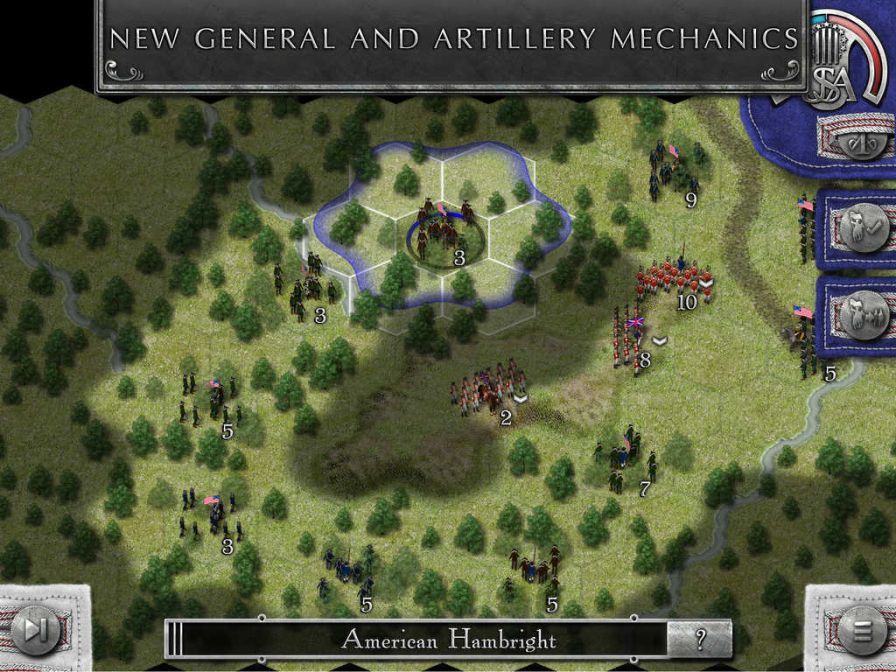
Task: Select the highlighted Hambright general unit
Action: 440,234
